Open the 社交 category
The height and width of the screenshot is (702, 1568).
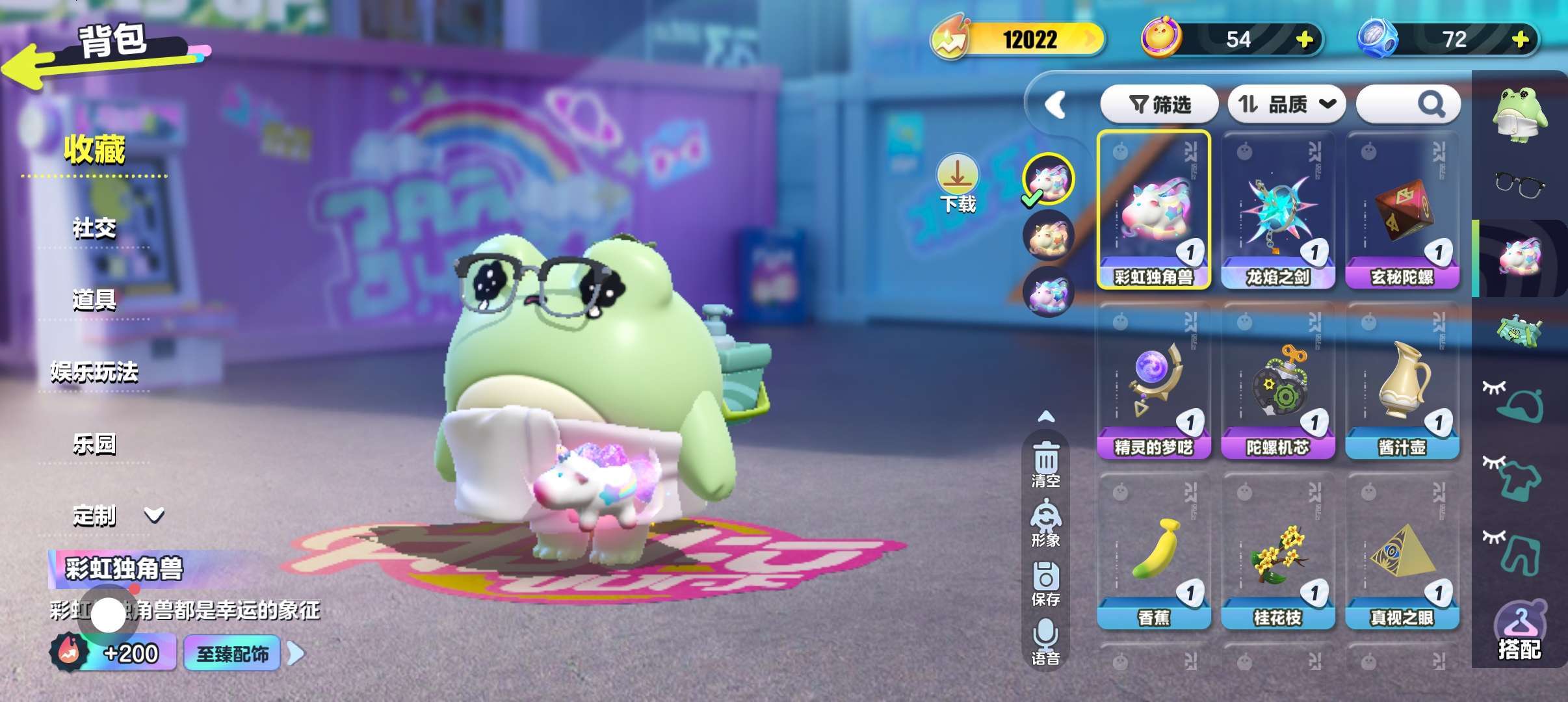tap(94, 228)
